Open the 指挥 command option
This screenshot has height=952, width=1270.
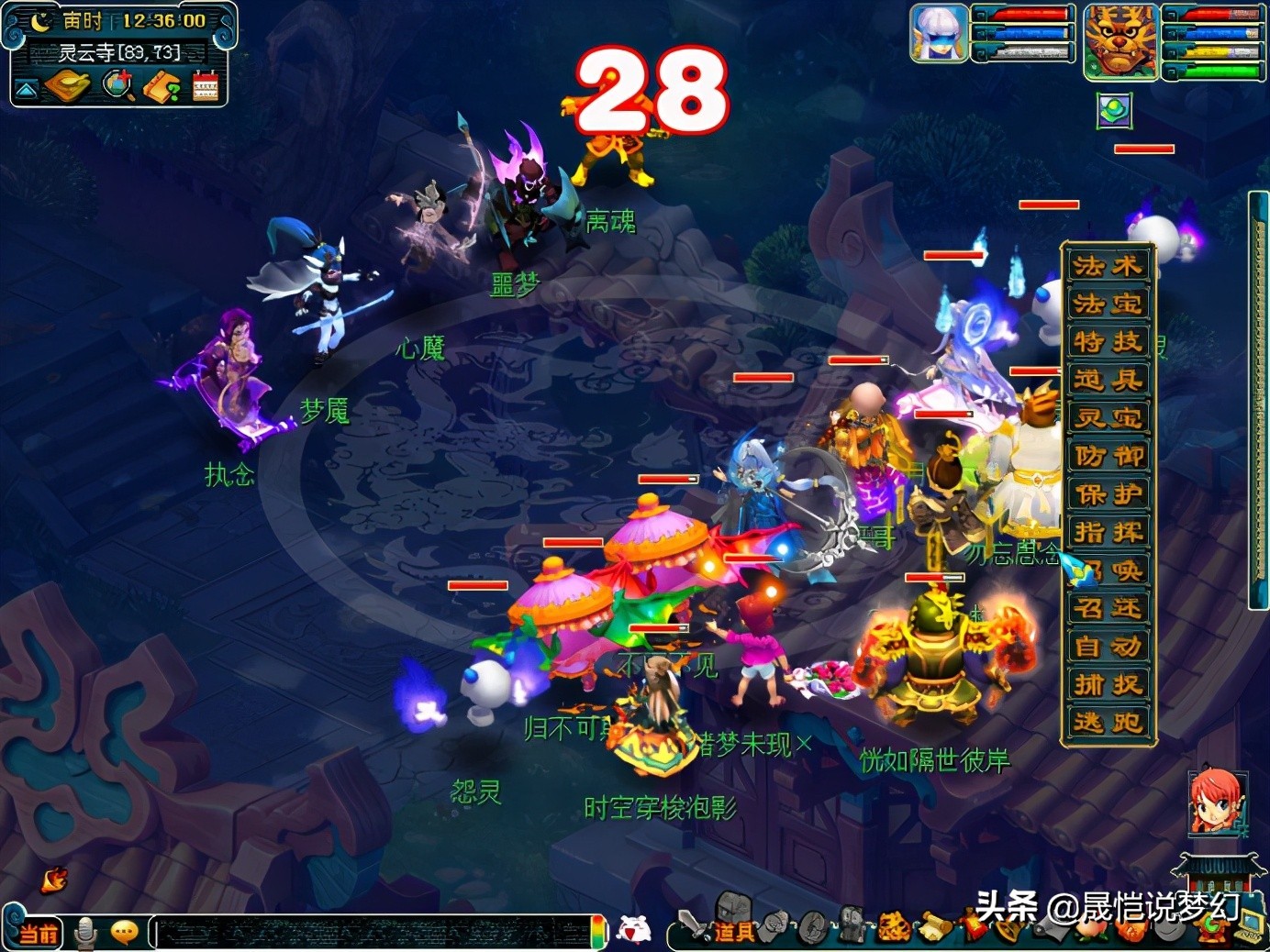1108,532
